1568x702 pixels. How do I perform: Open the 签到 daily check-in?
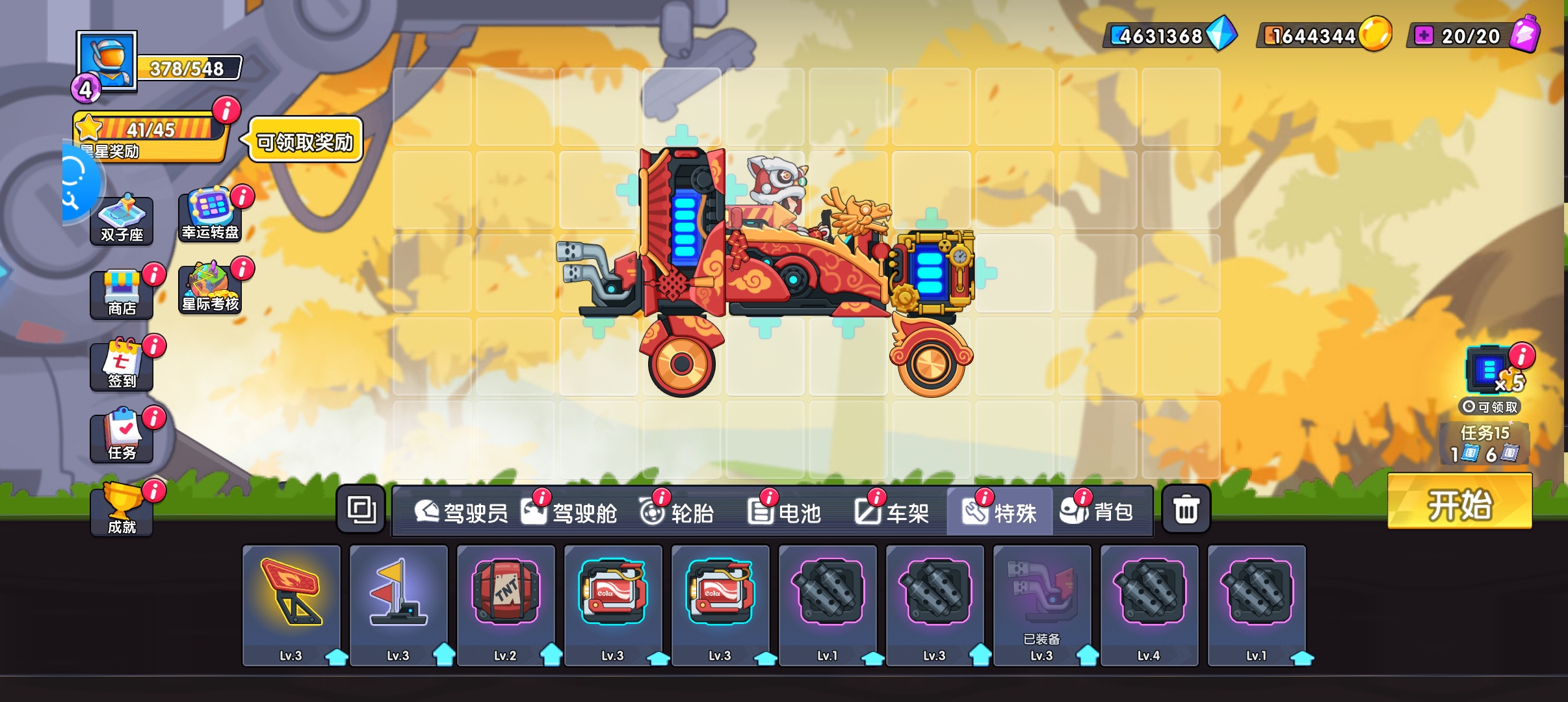(122, 365)
